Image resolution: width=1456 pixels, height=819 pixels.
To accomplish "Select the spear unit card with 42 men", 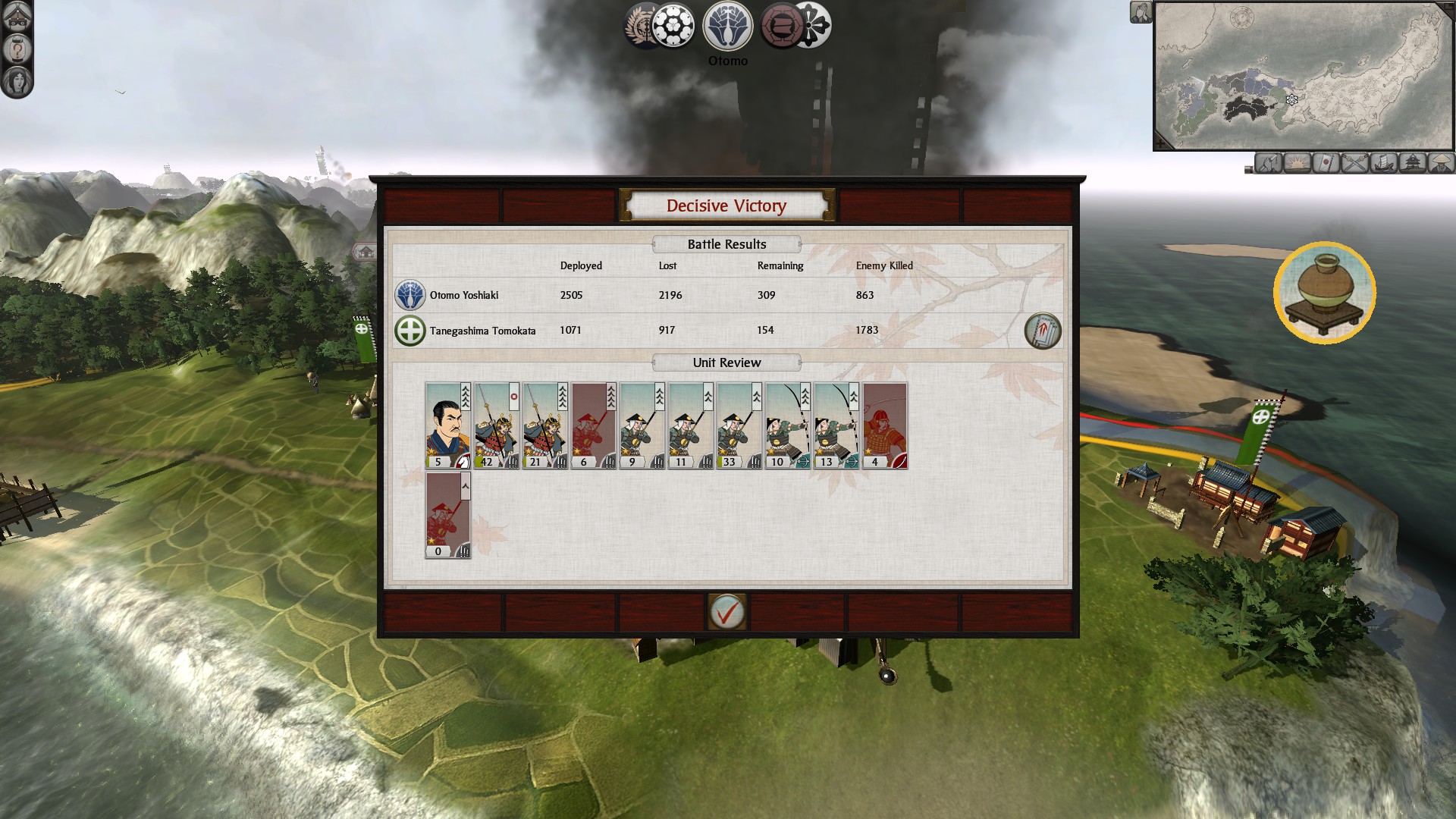I will coord(496,425).
